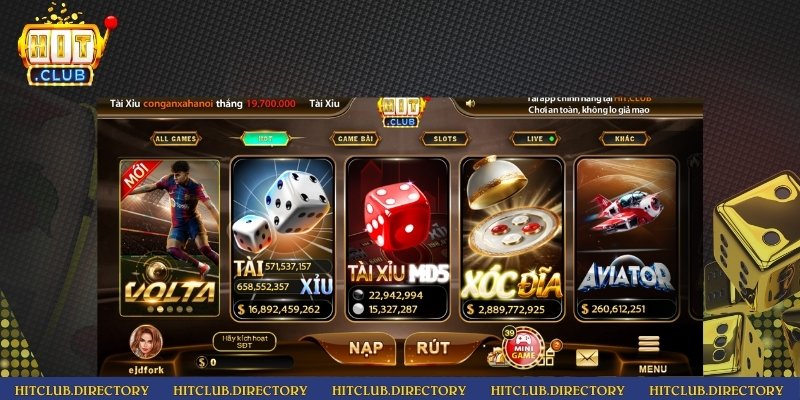Image resolution: width=800 pixels, height=400 pixels.
Task: Launch the Tài Xỉu white dice game
Action: pyautogui.click(x=281, y=237)
